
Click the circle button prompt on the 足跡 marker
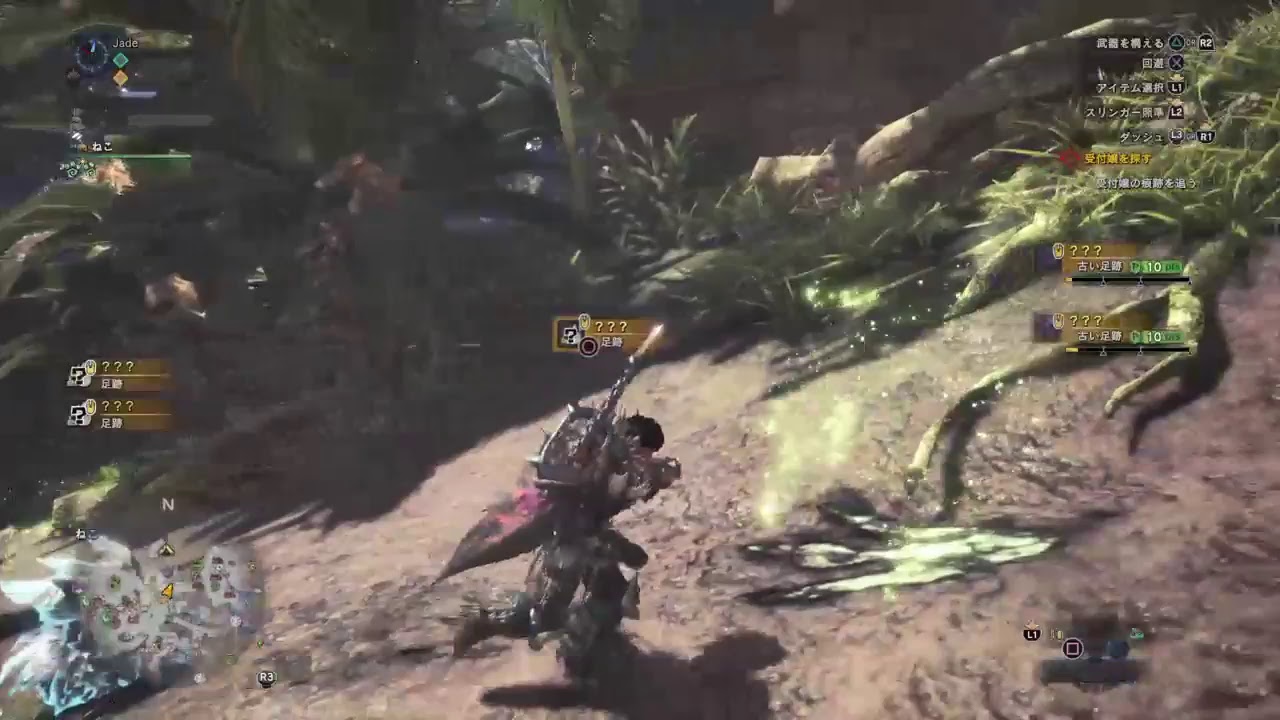586,347
